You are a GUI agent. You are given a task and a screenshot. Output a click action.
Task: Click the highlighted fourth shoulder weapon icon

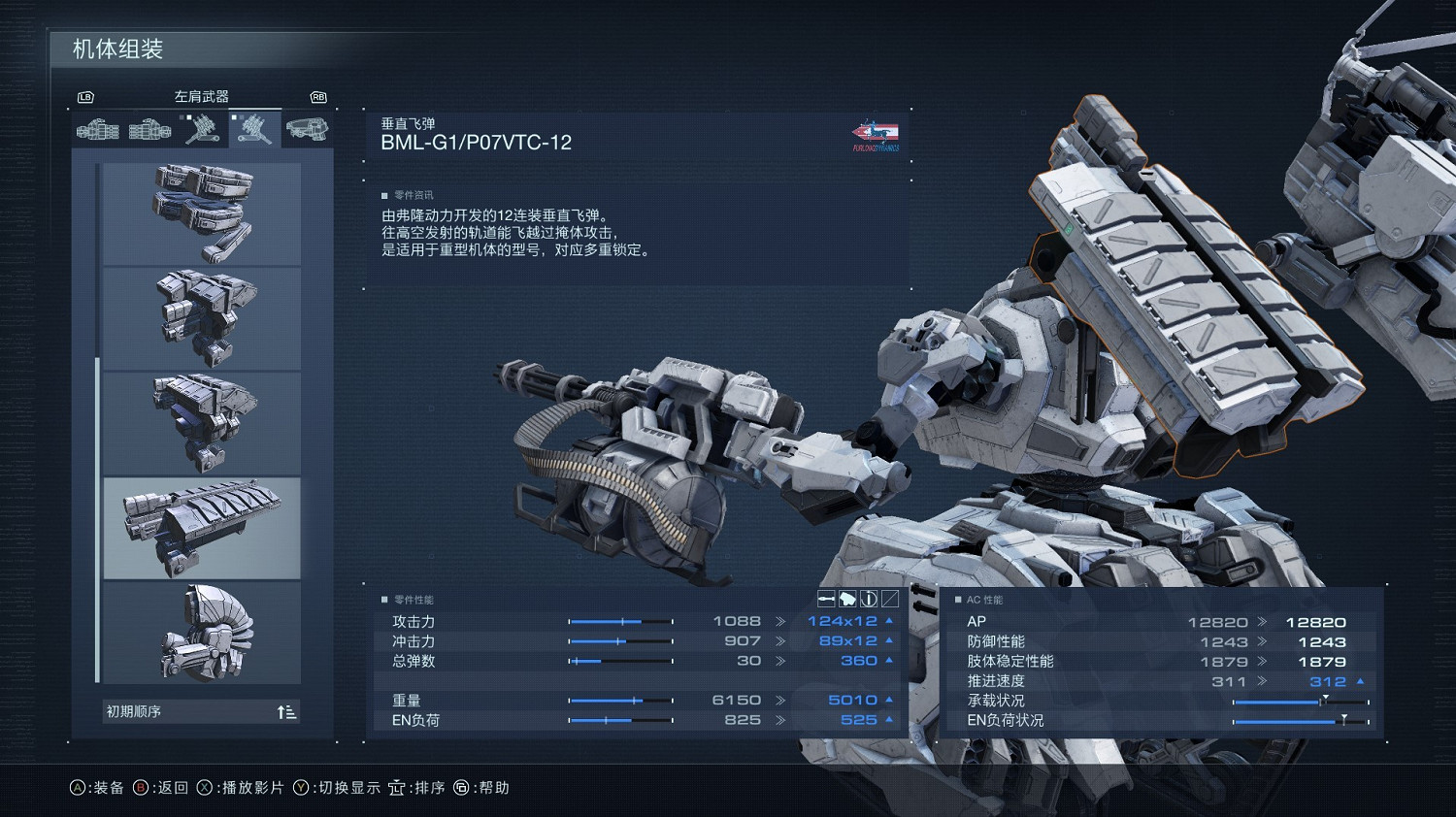pos(254,128)
